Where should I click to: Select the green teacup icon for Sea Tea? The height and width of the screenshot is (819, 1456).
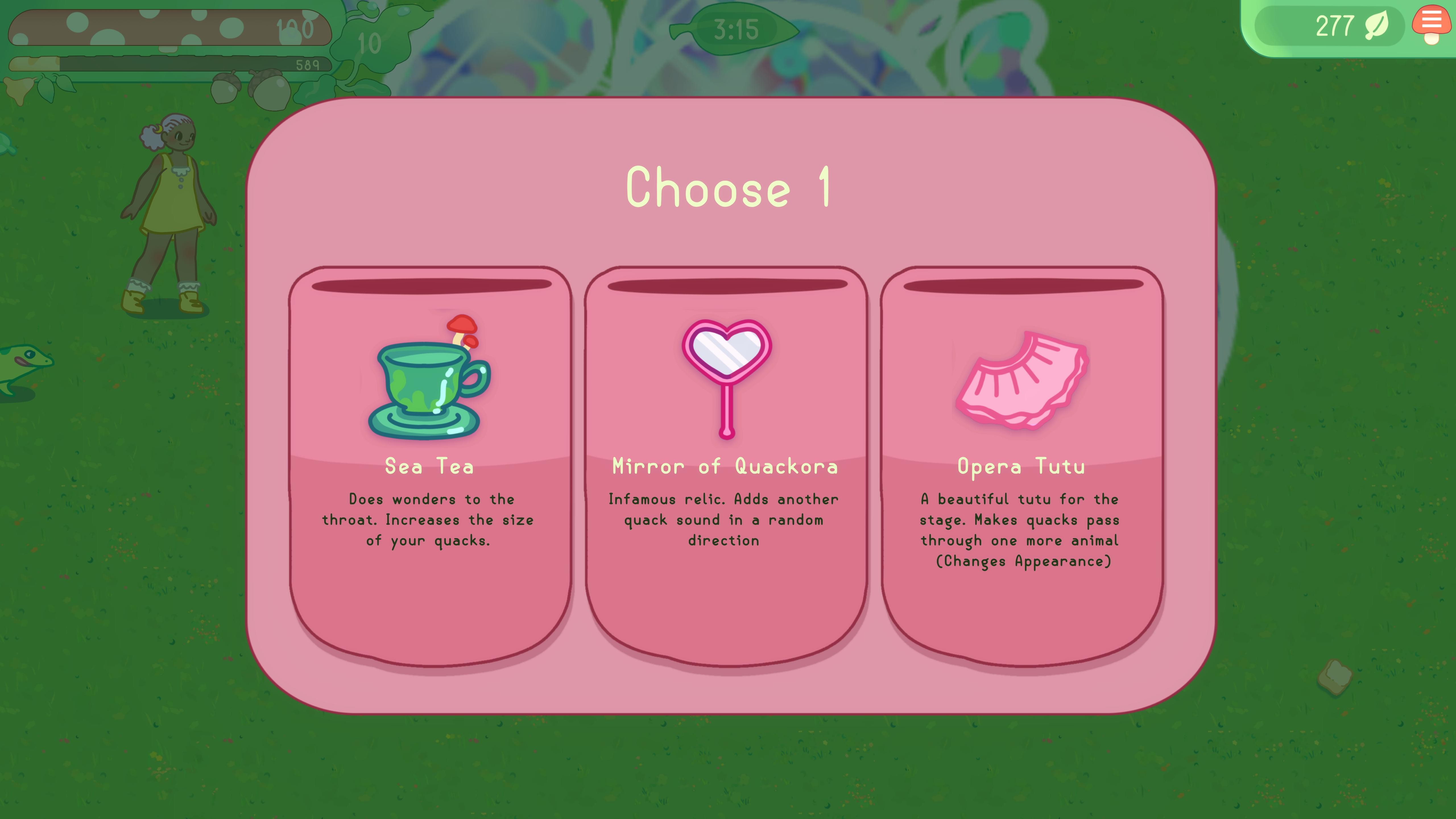[427, 390]
